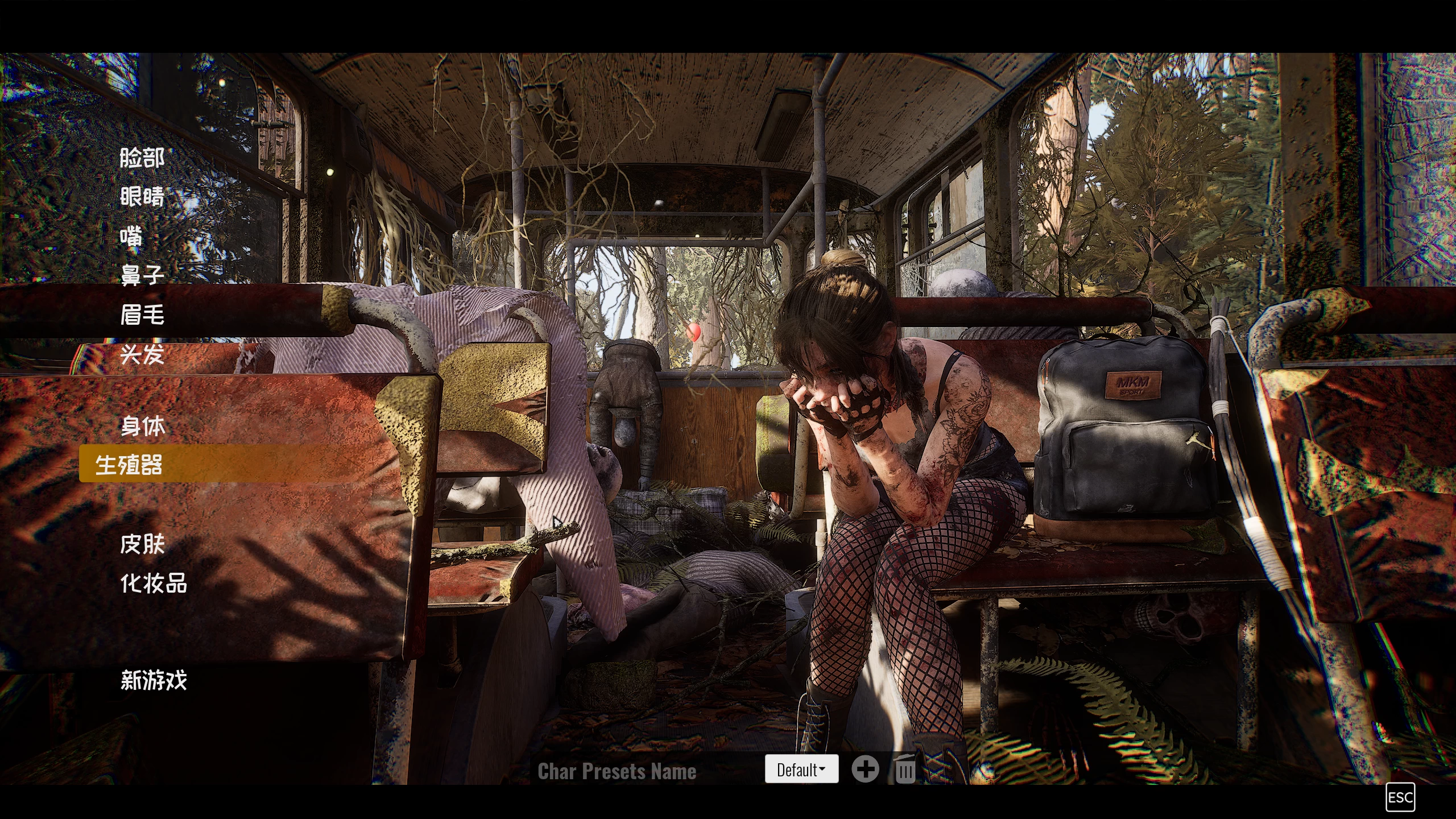Open the 鼻子 (Nose) settings

142,275
